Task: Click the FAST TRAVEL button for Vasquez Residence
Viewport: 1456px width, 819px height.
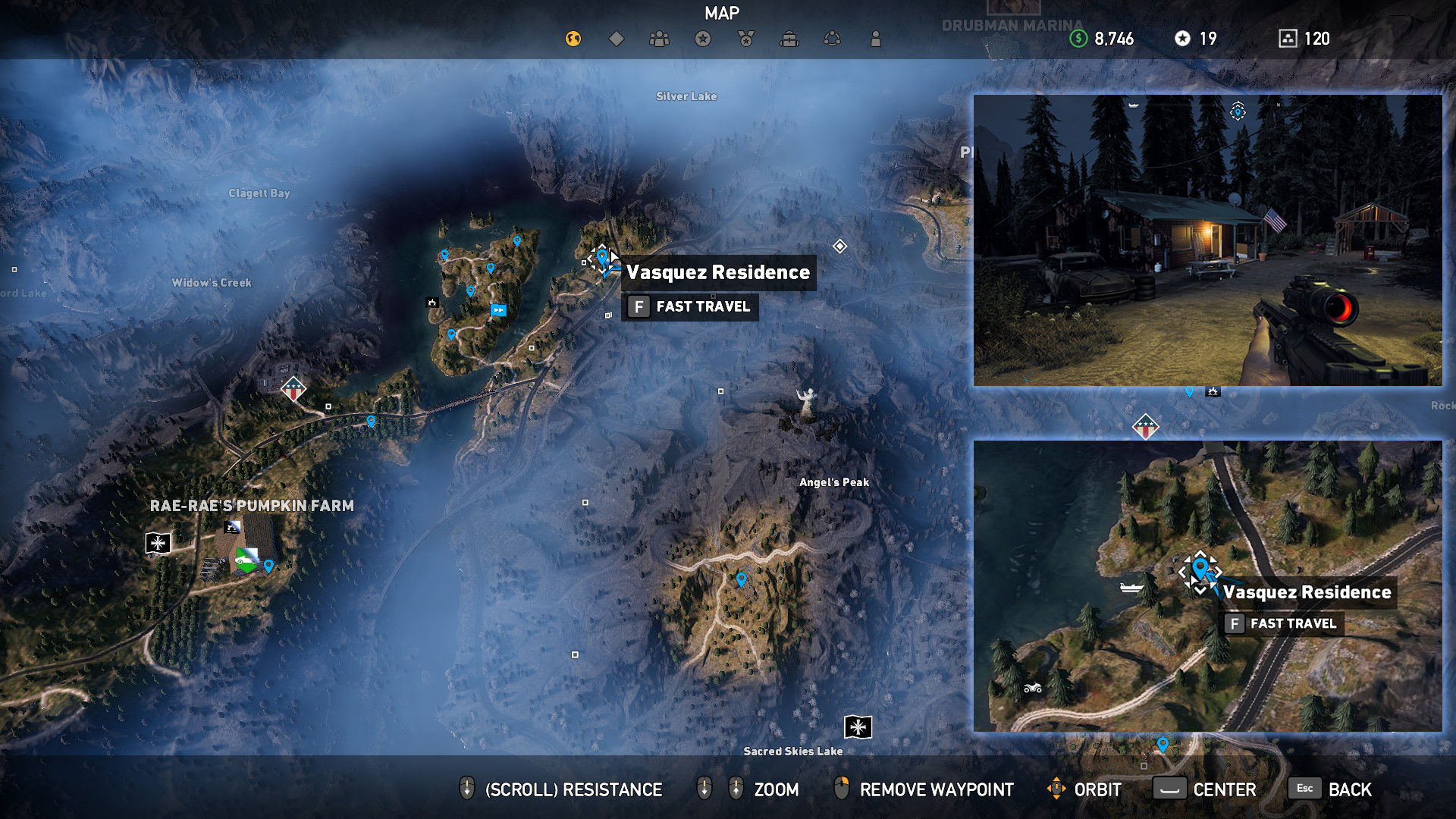Action: click(690, 307)
